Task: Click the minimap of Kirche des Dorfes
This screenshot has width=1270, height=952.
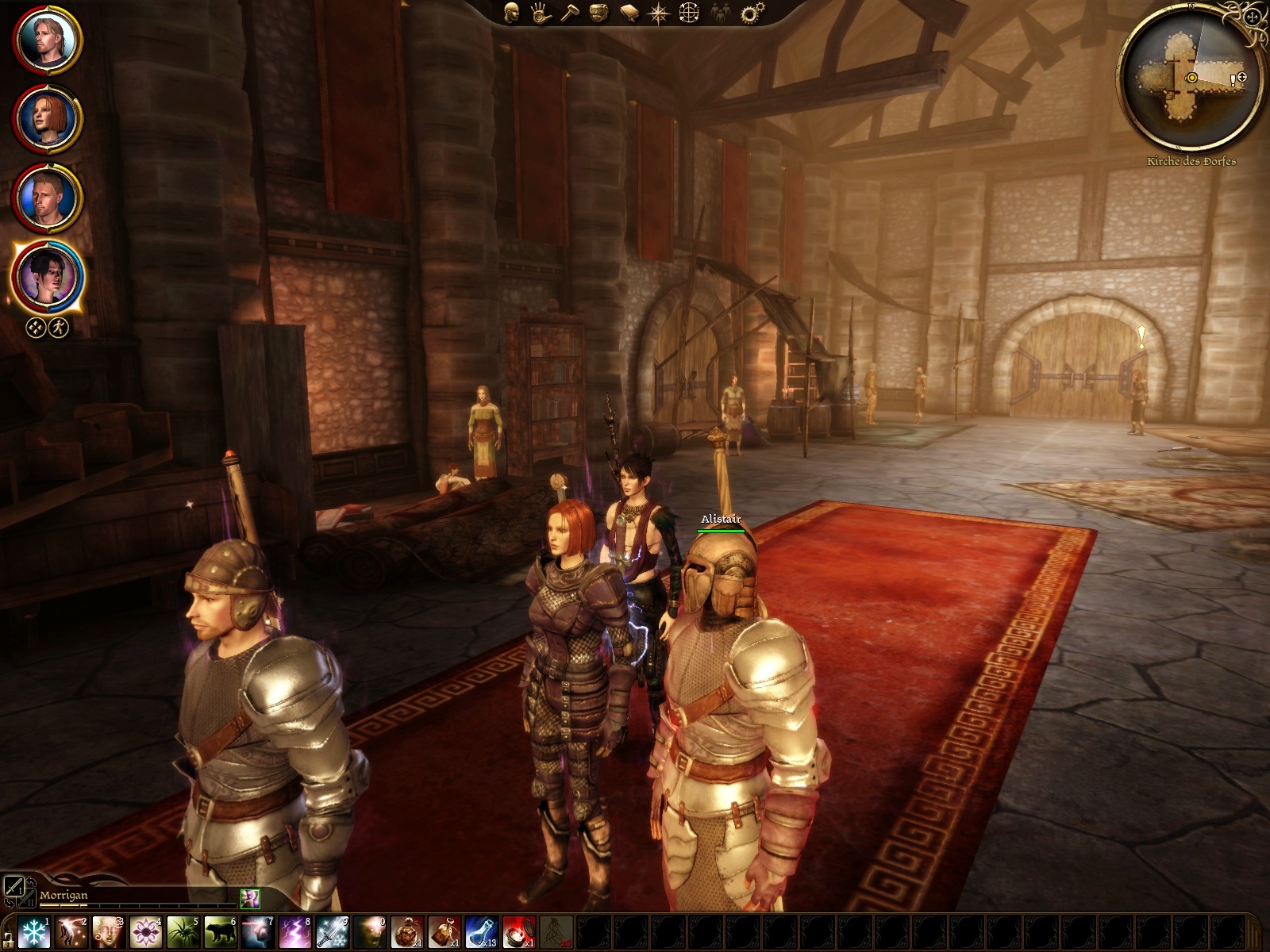Action: [1190, 79]
